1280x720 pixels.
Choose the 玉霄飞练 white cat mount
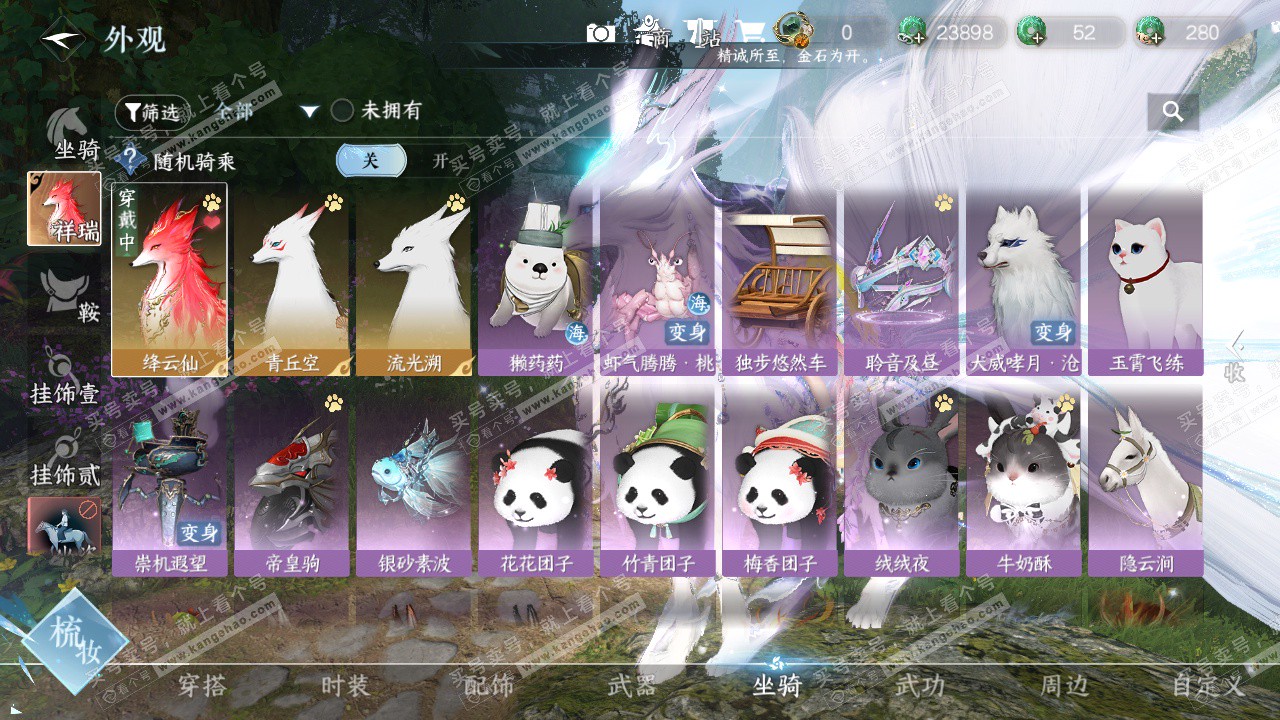click(1145, 280)
